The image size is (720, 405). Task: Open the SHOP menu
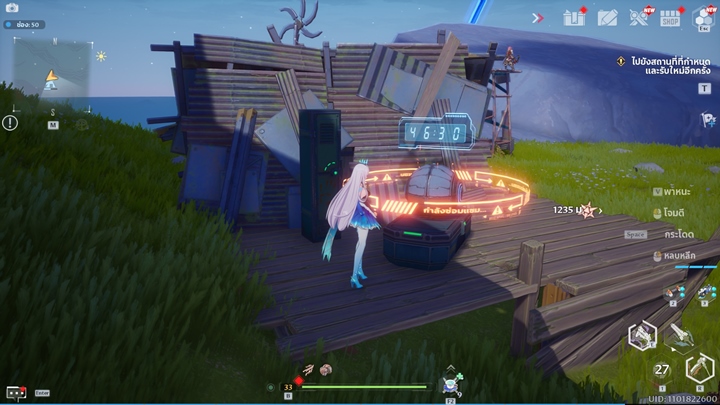click(671, 18)
